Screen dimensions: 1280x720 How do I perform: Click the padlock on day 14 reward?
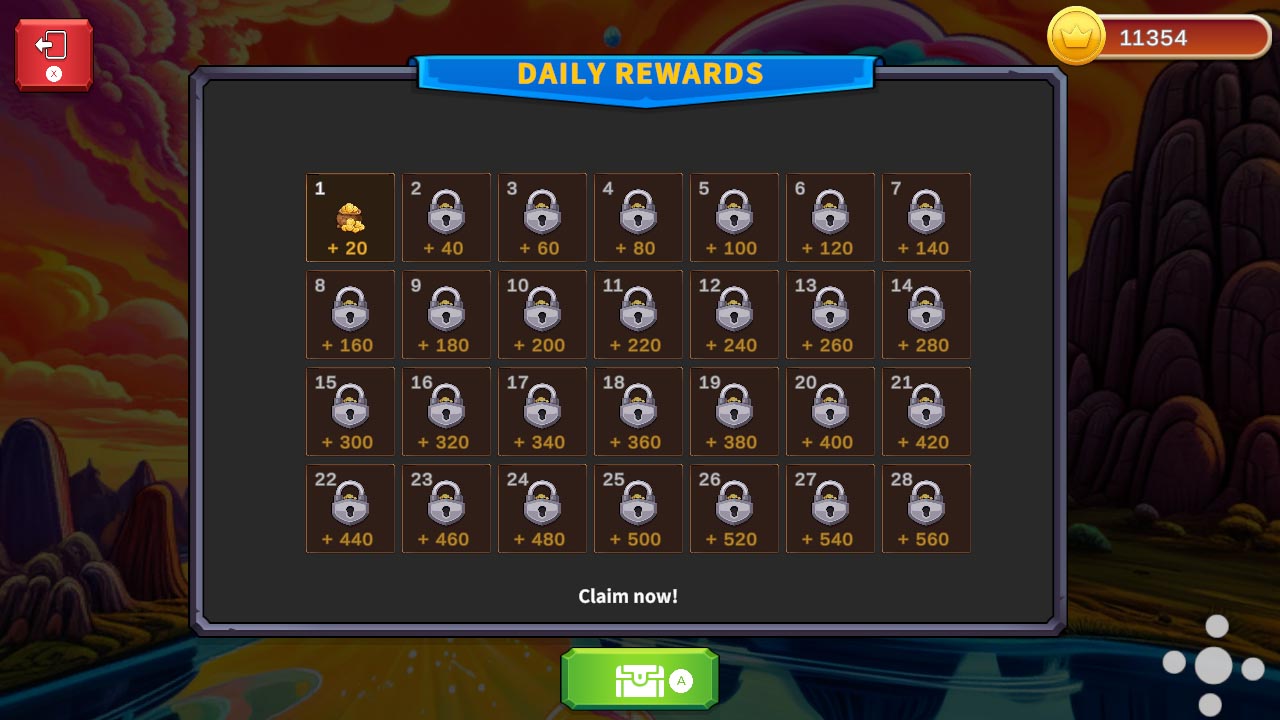[x=926, y=312]
